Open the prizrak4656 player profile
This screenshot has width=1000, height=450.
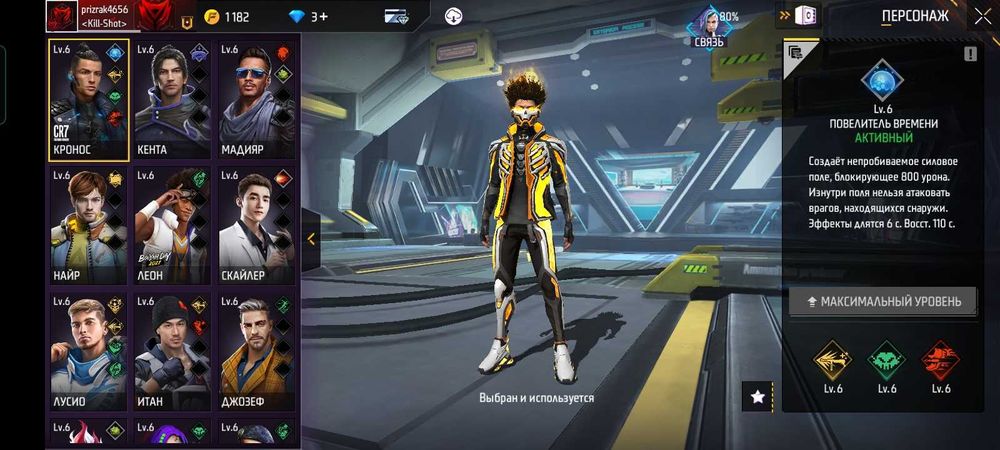pyautogui.click(x=63, y=16)
